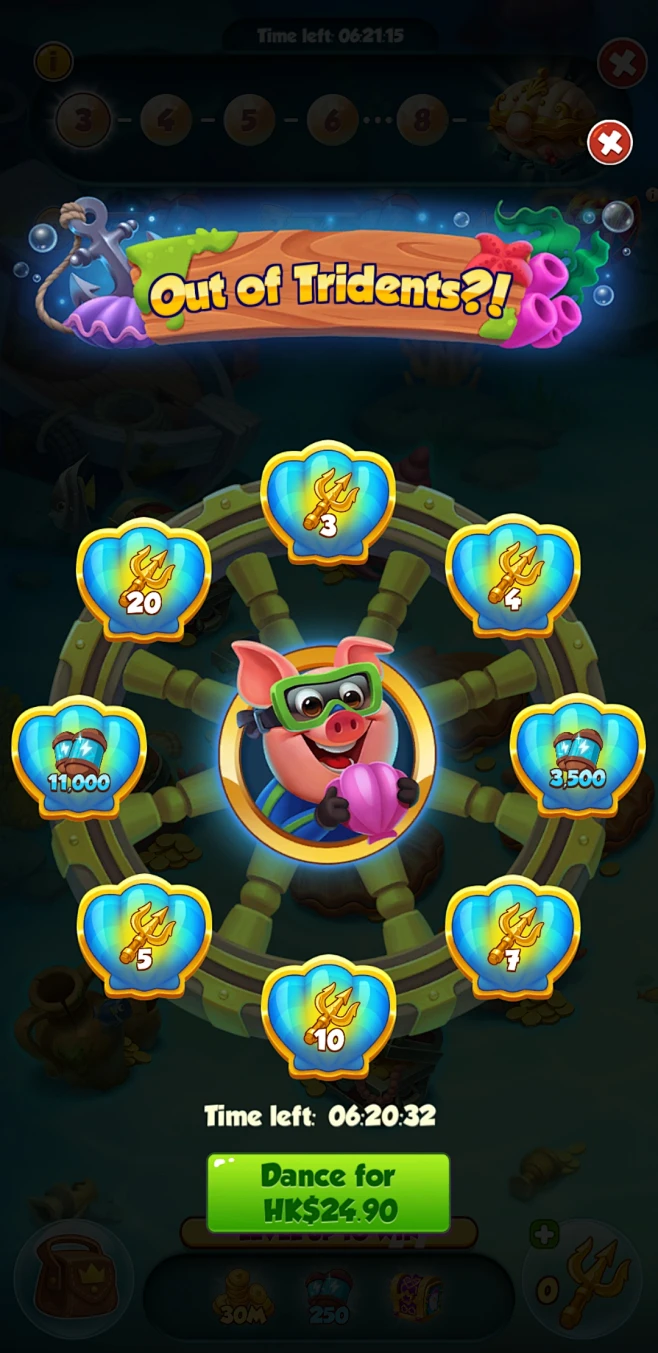Add more tridents with green plus
The height and width of the screenshot is (1353, 658).
tap(544, 1236)
